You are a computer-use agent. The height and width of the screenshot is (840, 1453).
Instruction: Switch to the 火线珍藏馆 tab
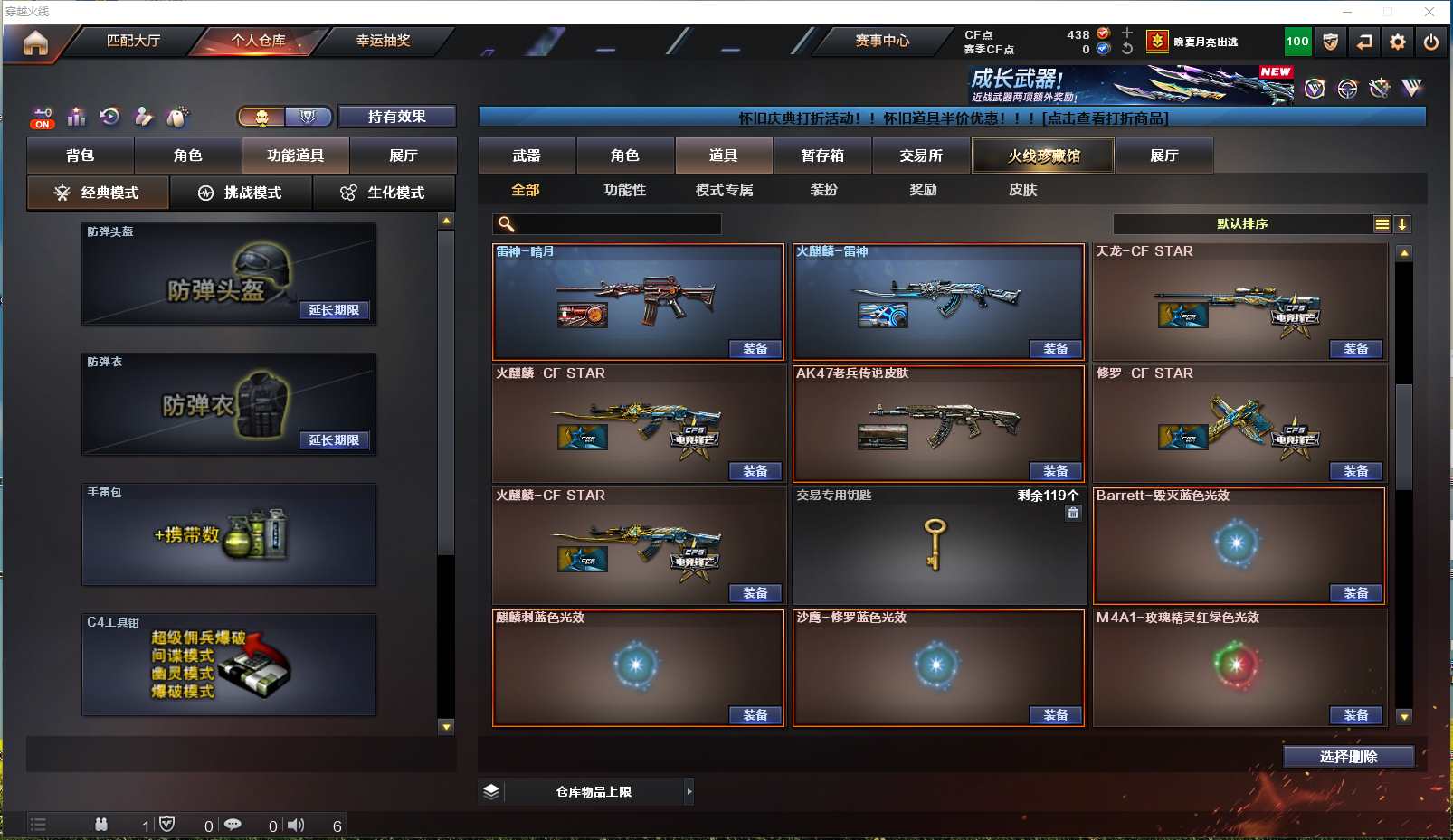1043,156
